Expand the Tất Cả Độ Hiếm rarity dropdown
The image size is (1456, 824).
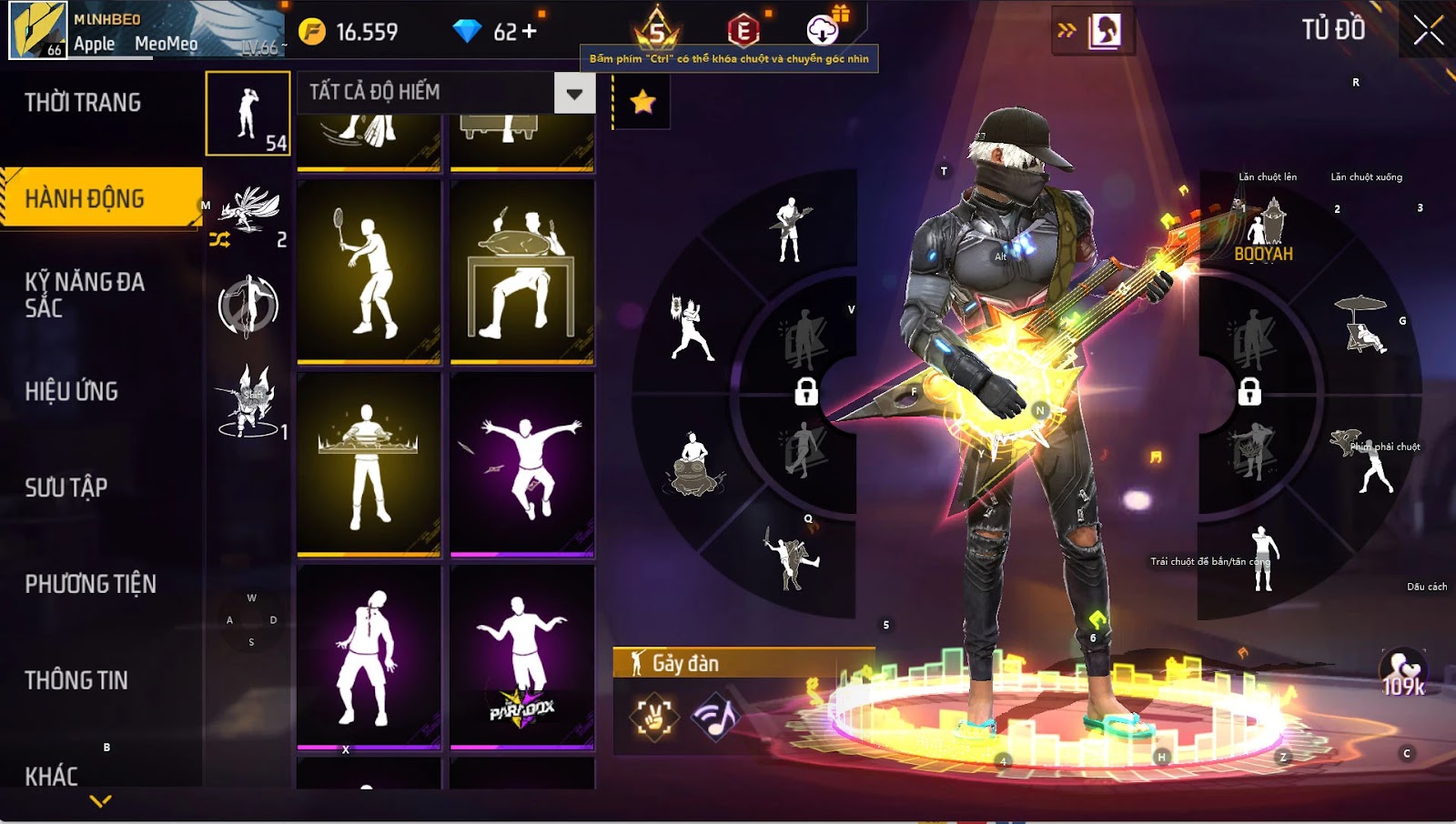point(574,93)
